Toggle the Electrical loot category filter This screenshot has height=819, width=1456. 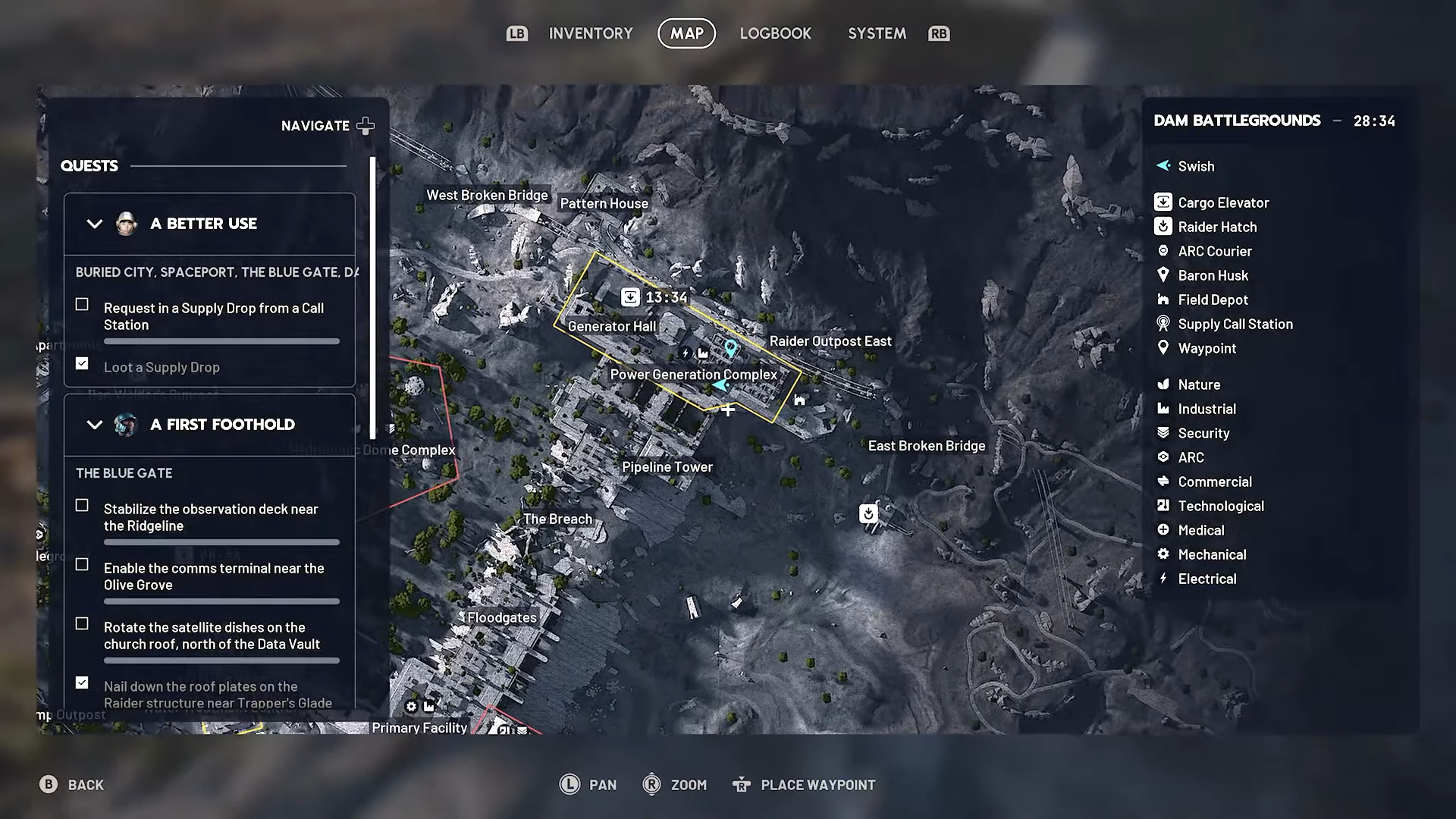(x=1207, y=579)
